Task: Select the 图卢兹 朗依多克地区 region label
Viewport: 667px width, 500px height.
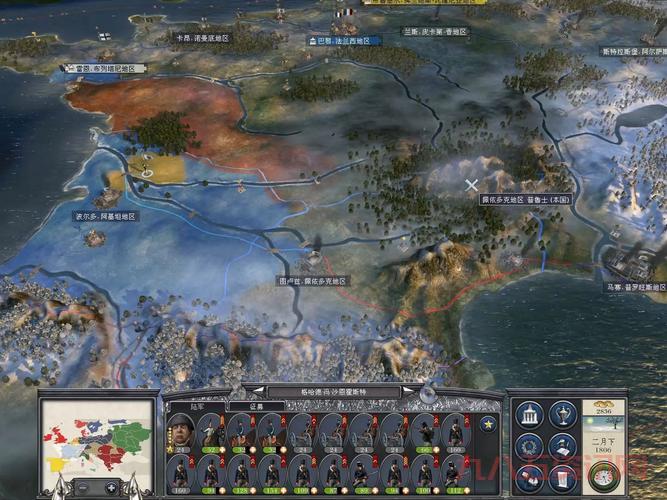Action: [x=312, y=281]
